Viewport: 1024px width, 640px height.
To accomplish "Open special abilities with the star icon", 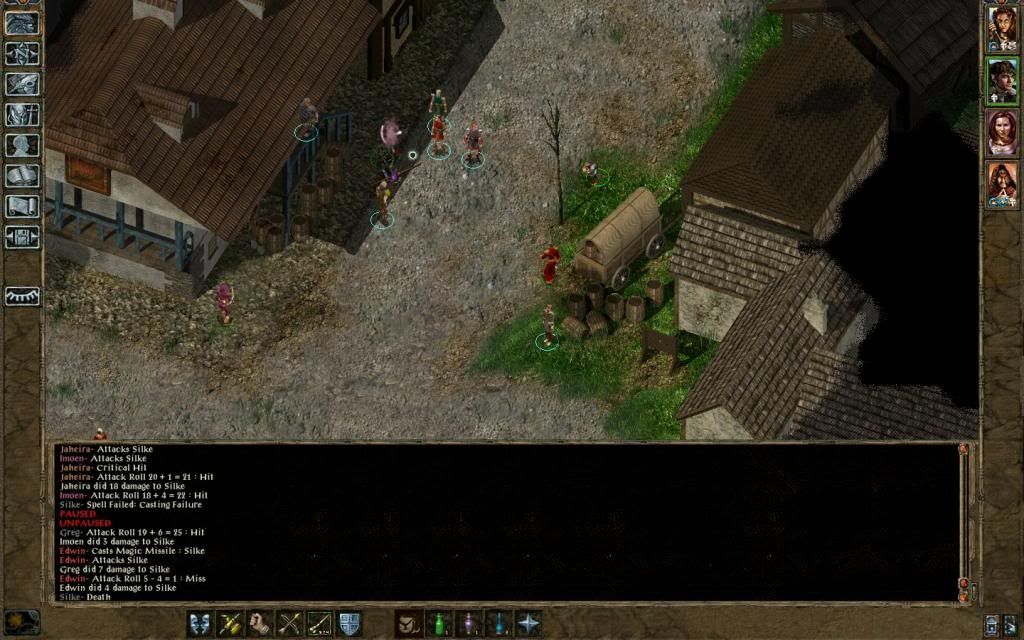I will [x=528, y=623].
